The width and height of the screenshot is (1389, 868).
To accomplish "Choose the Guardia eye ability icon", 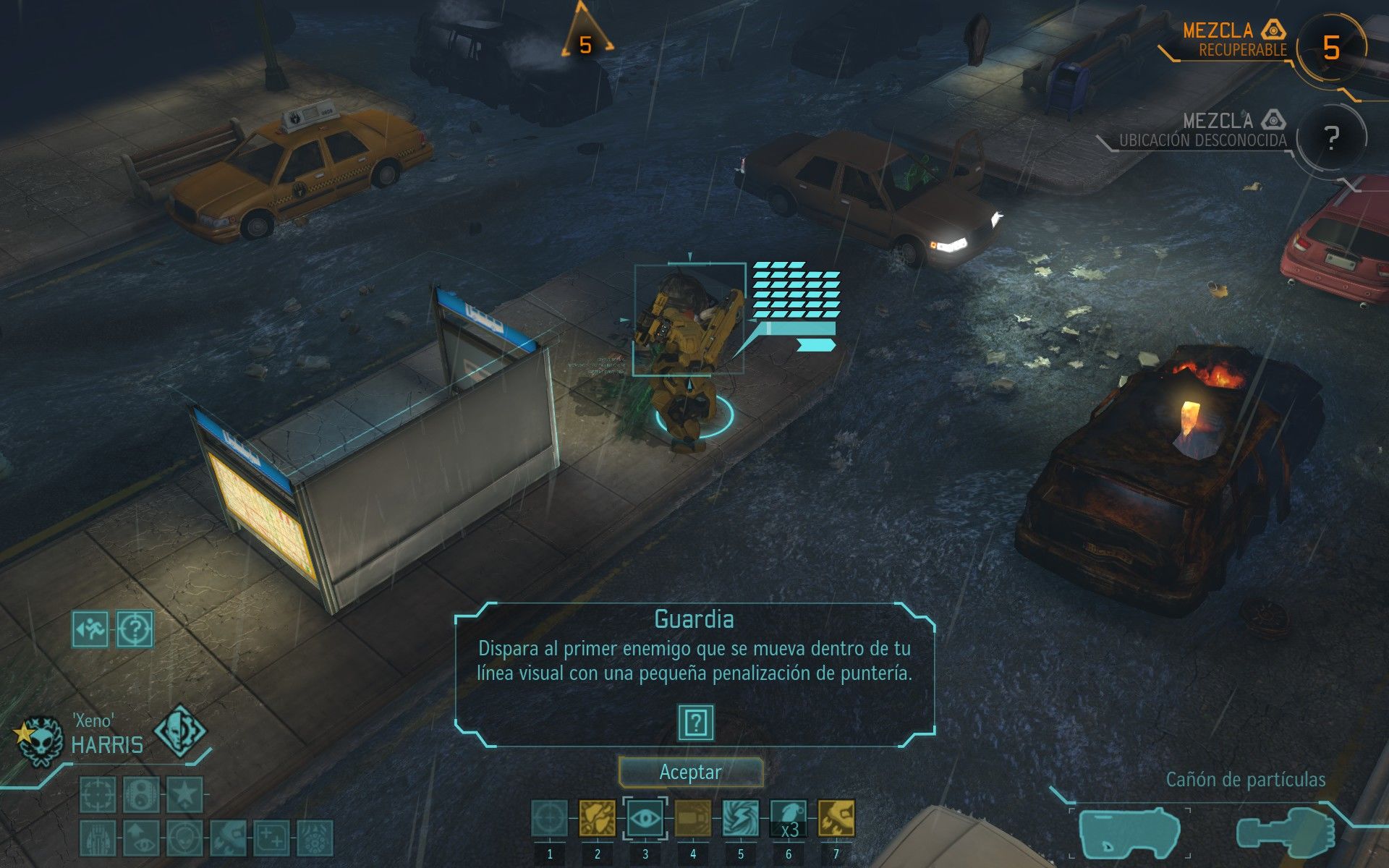I will coord(645,819).
